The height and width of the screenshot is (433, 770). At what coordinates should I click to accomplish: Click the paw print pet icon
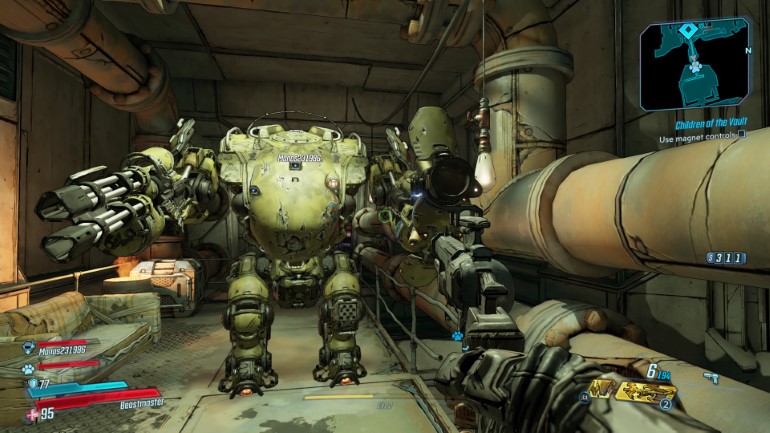[30, 368]
